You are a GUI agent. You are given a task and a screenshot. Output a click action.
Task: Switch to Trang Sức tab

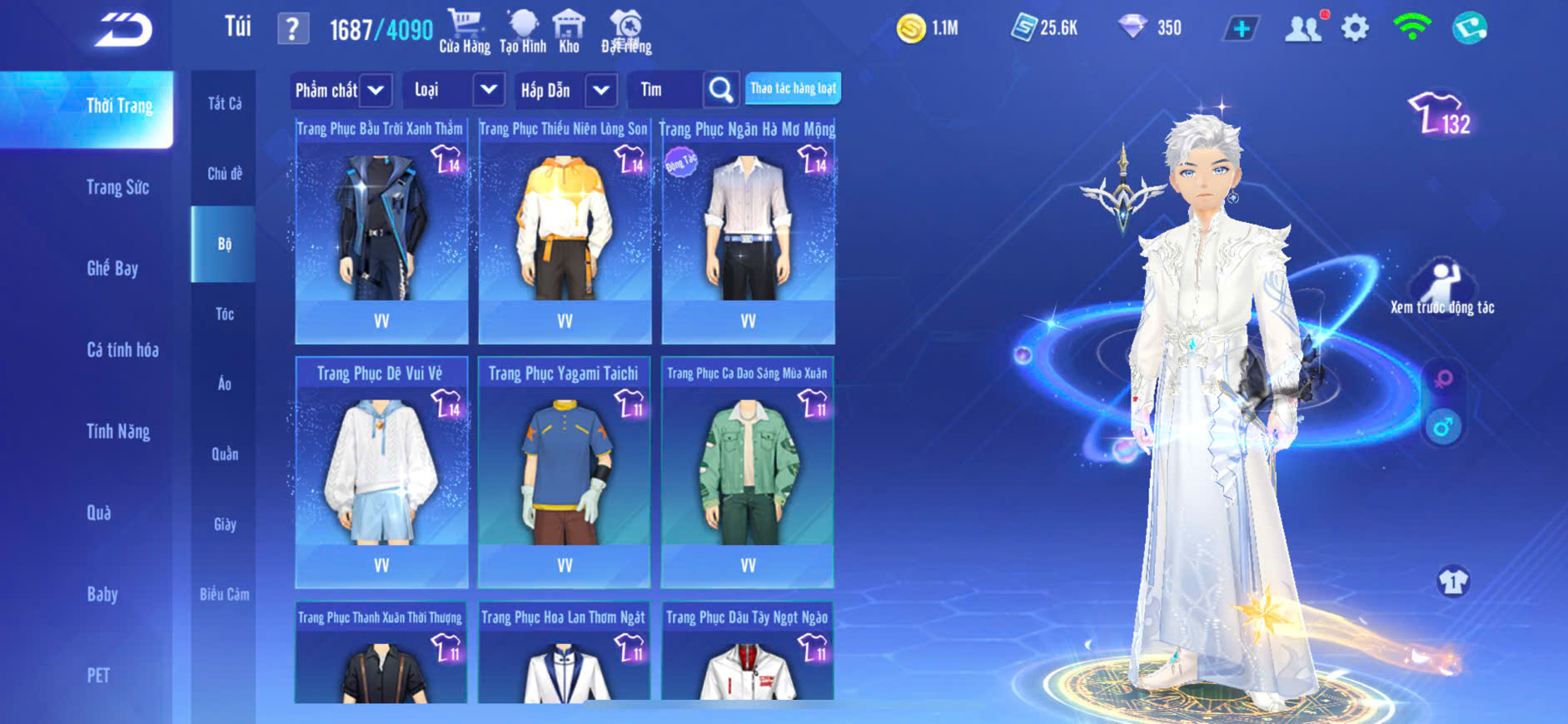tap(117, 187)
